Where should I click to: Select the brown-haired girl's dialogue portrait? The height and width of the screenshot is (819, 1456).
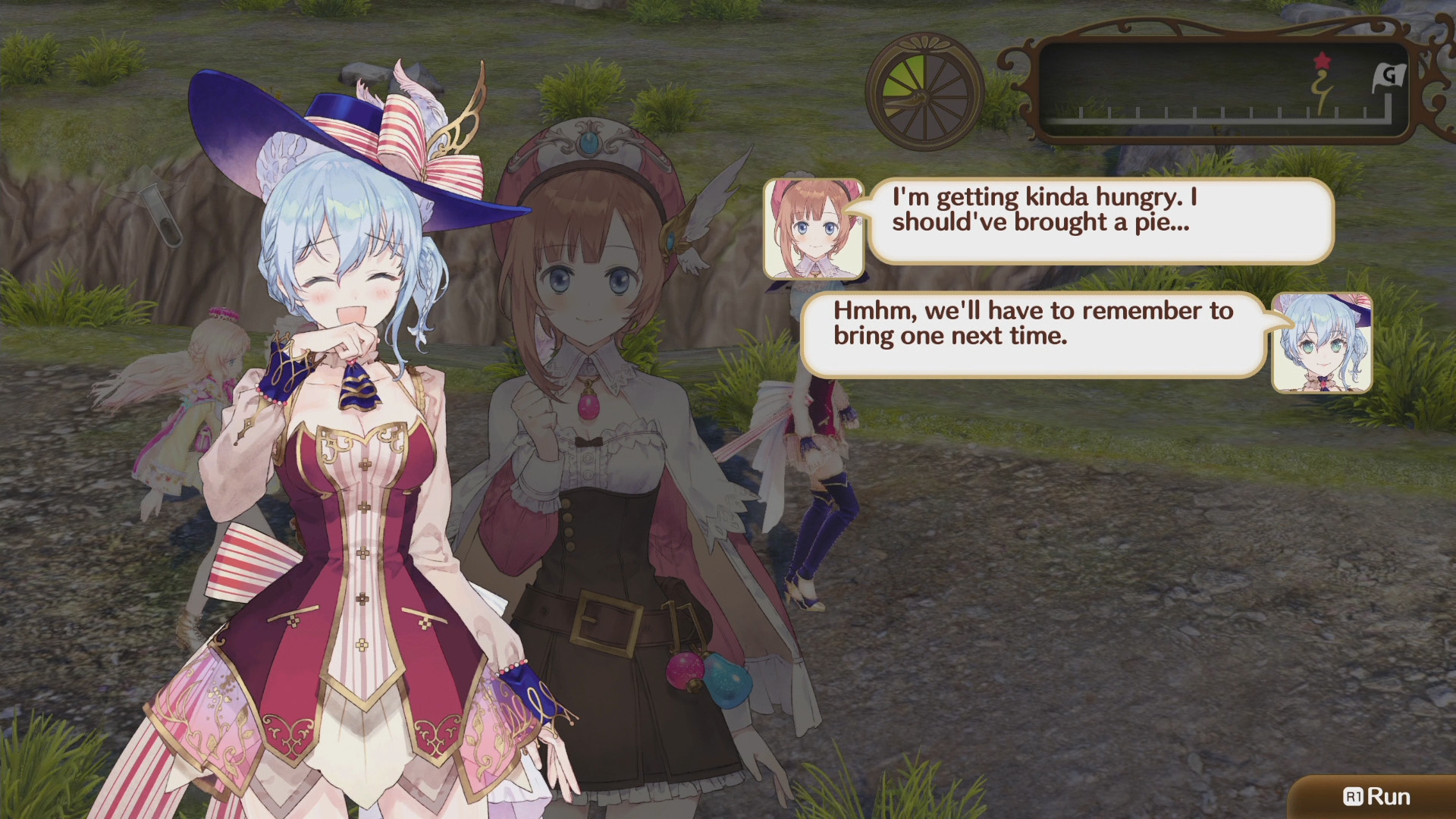tap(814, 229)
